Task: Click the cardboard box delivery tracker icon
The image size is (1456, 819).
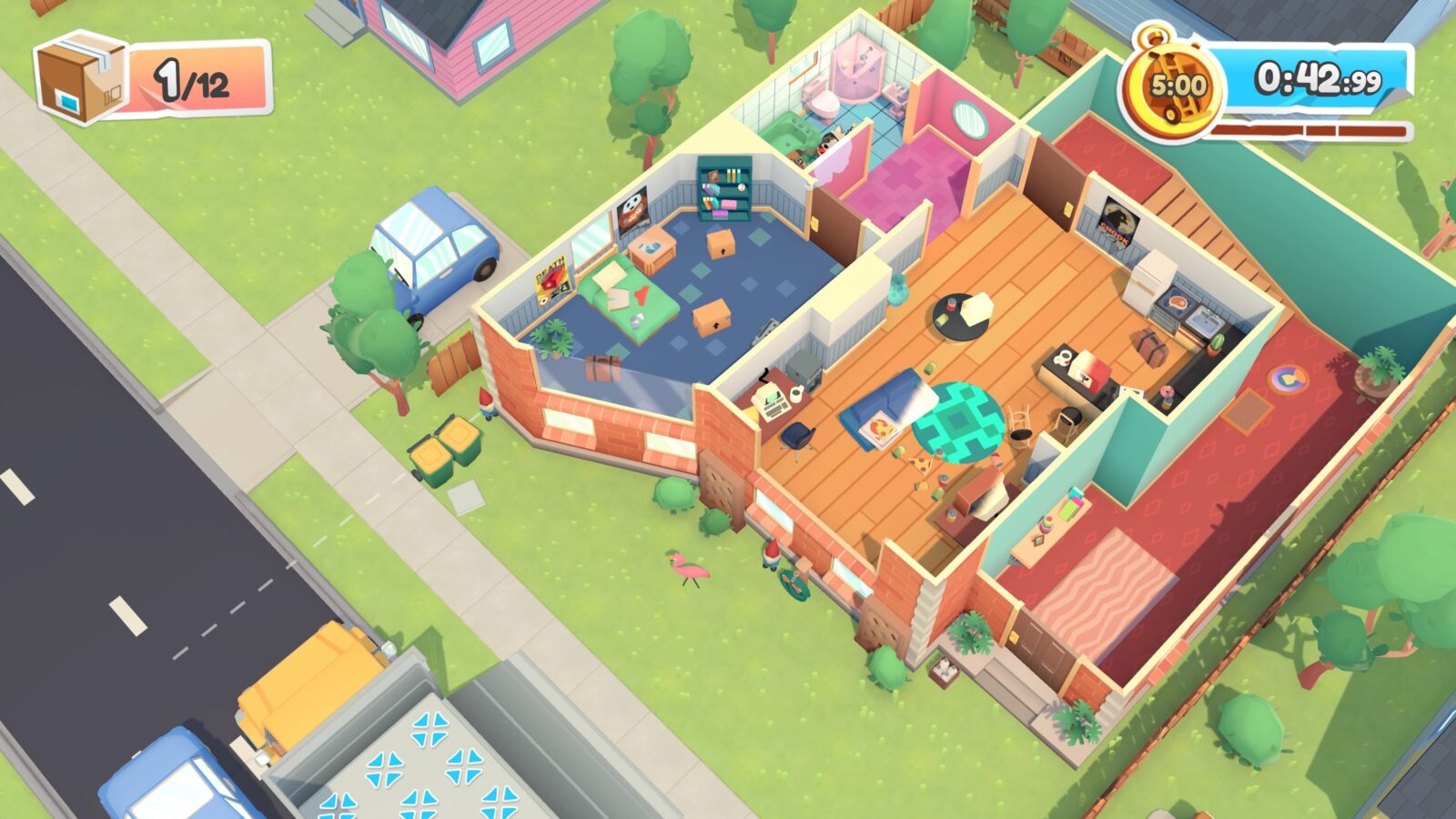Action: [x=82, y=76]
